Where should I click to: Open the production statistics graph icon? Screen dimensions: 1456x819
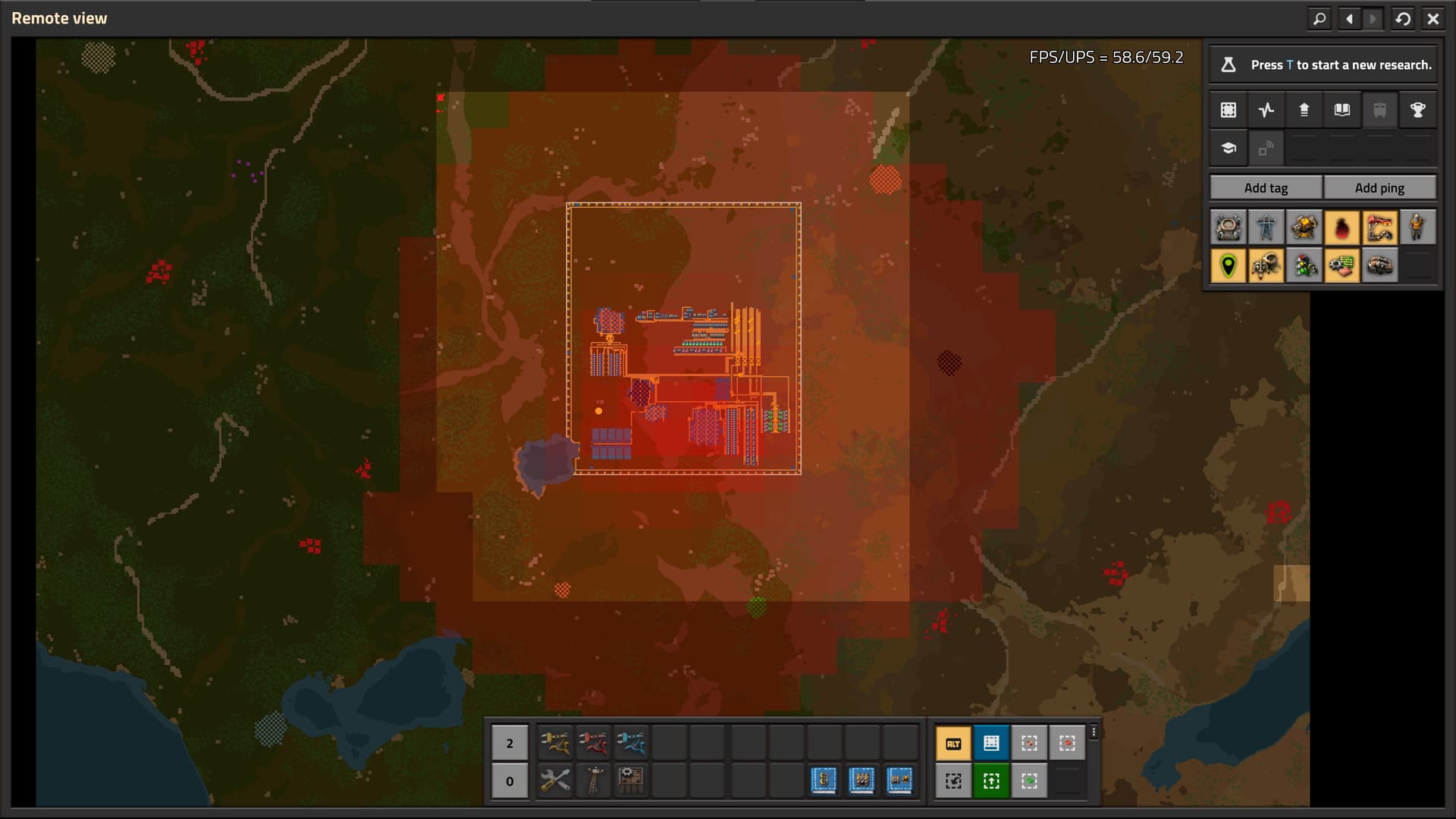click(1266, 110)
